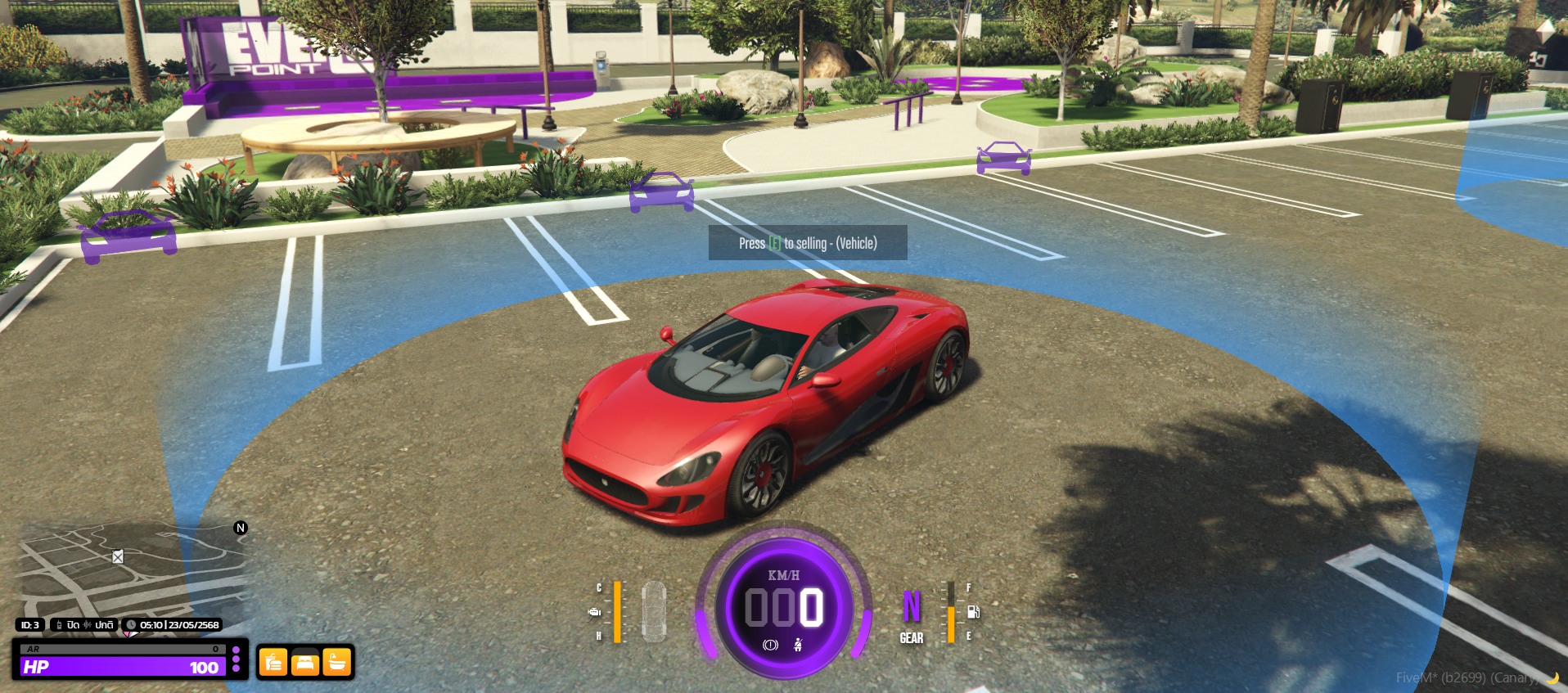
Task: Click the engine temperature icon
Action: [595, 612]
